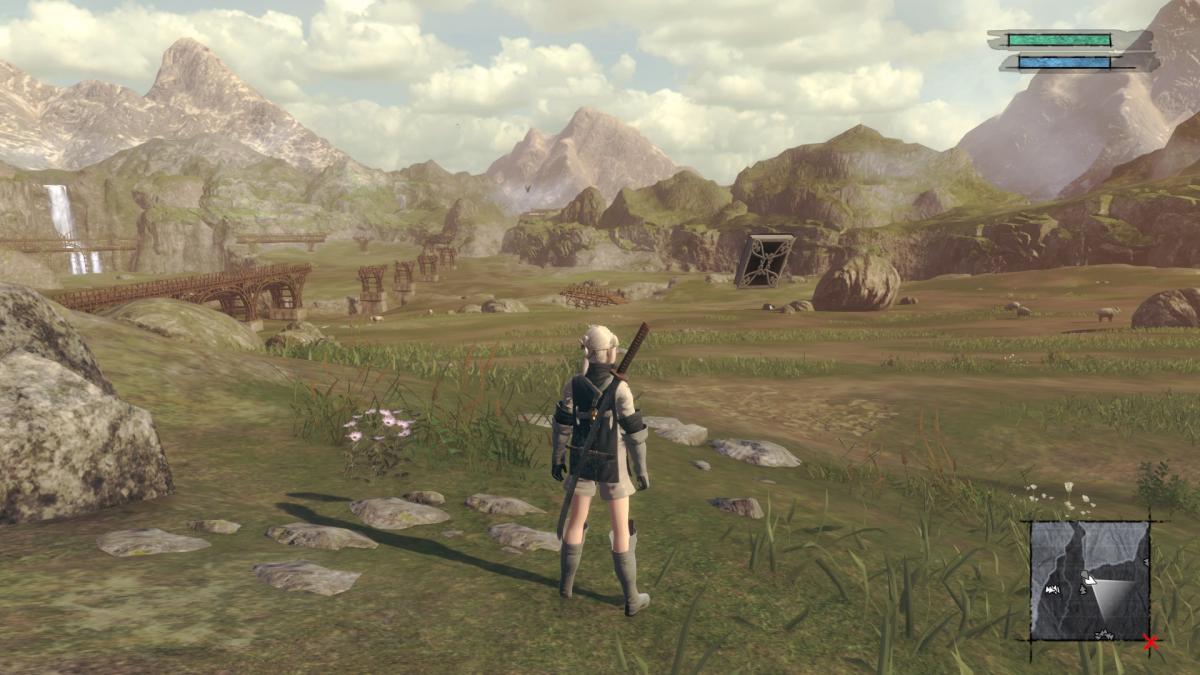Click the minimap in the corner
This screenshot has height=675, width=1200.
[x=1090, y=580]
